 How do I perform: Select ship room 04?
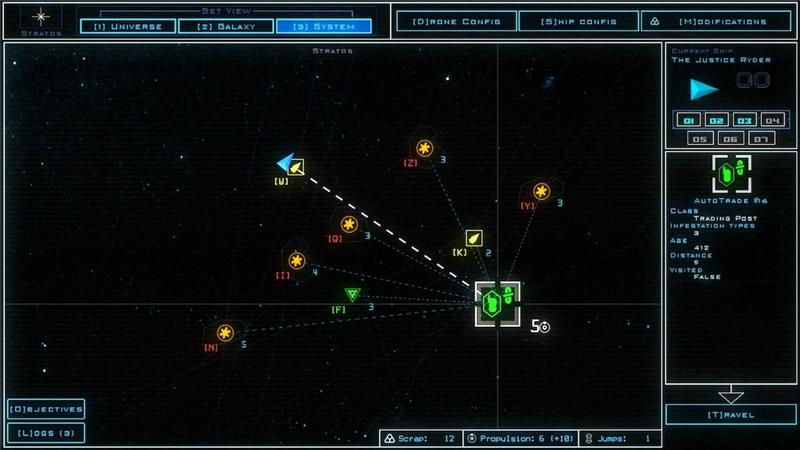point(770,120)
